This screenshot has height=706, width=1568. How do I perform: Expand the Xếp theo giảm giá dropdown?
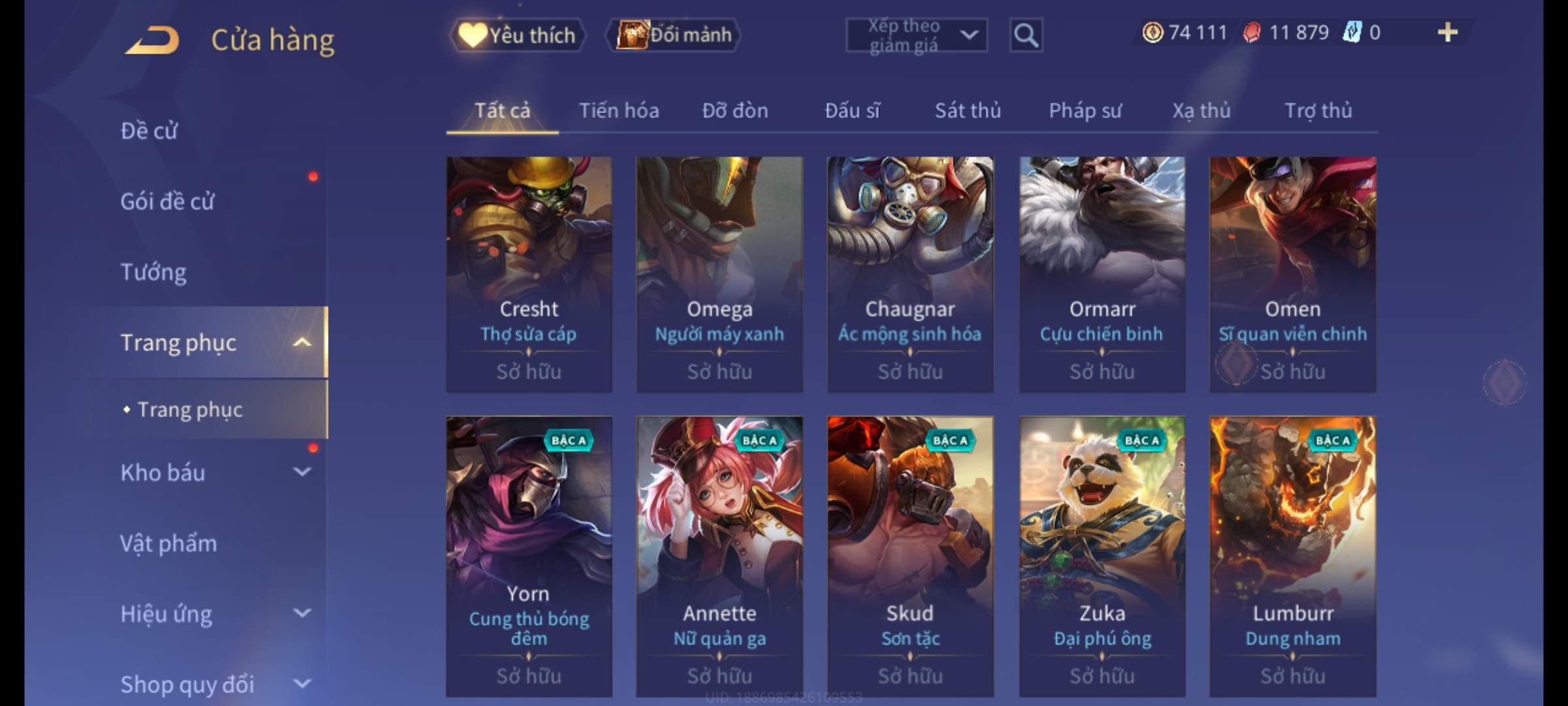[x=916, y=35]
